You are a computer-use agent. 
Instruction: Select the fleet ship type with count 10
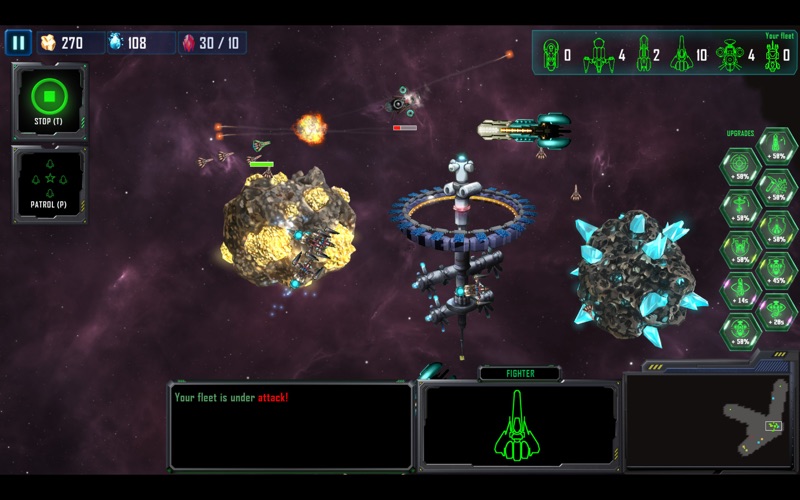(682, 53)
